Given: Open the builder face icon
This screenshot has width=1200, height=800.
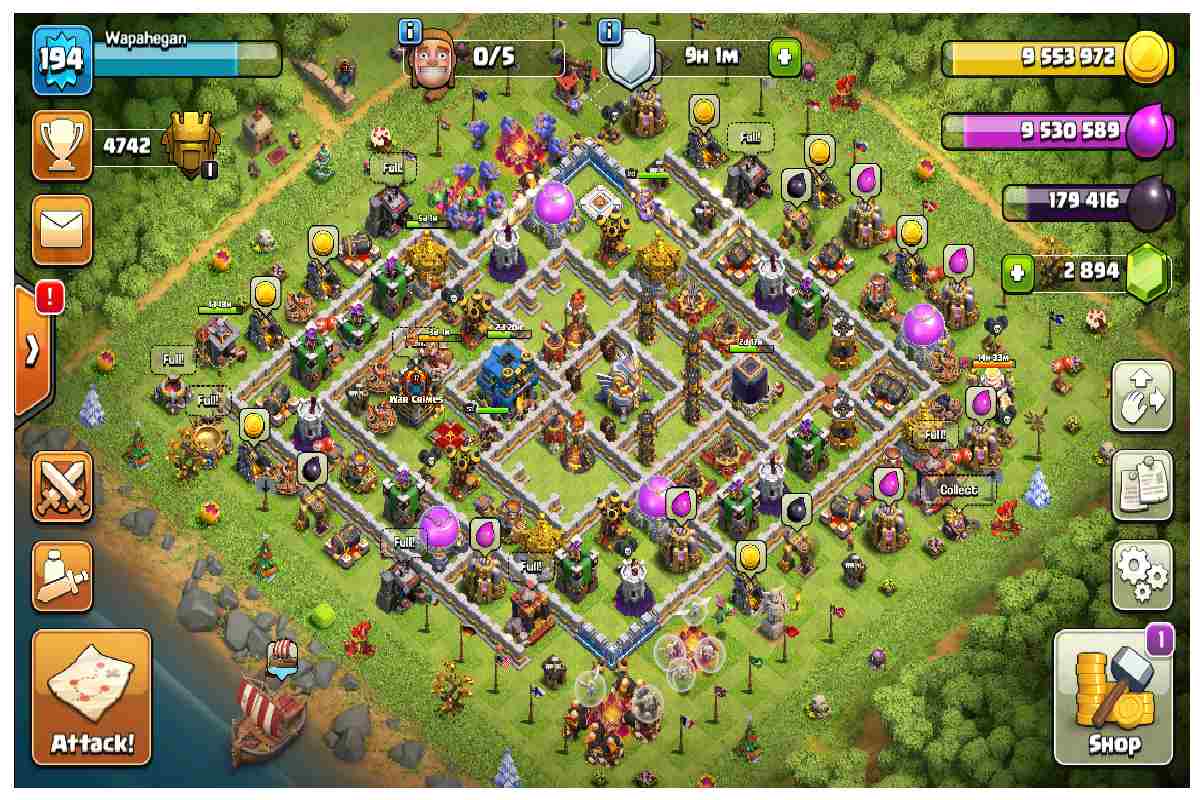Looking at the screenshot, I should pyautogui.click(x=435, y=57).
